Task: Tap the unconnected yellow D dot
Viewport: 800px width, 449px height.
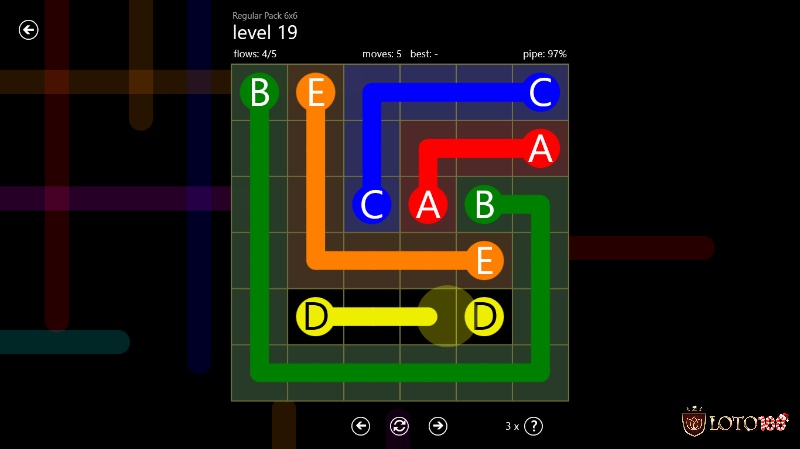Action: [x=484, y=317]
